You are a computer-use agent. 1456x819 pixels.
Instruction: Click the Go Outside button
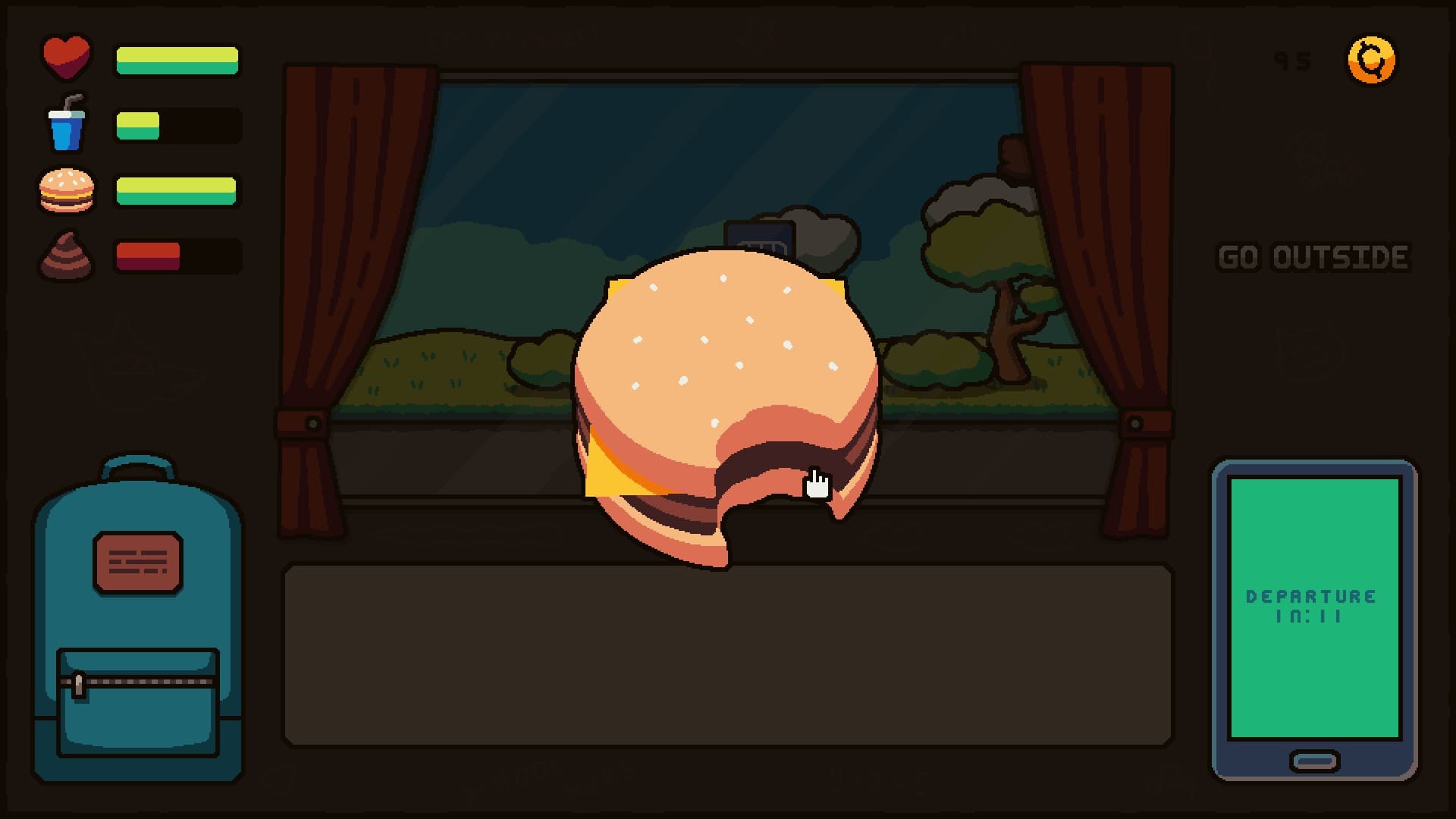[1313, 258]
